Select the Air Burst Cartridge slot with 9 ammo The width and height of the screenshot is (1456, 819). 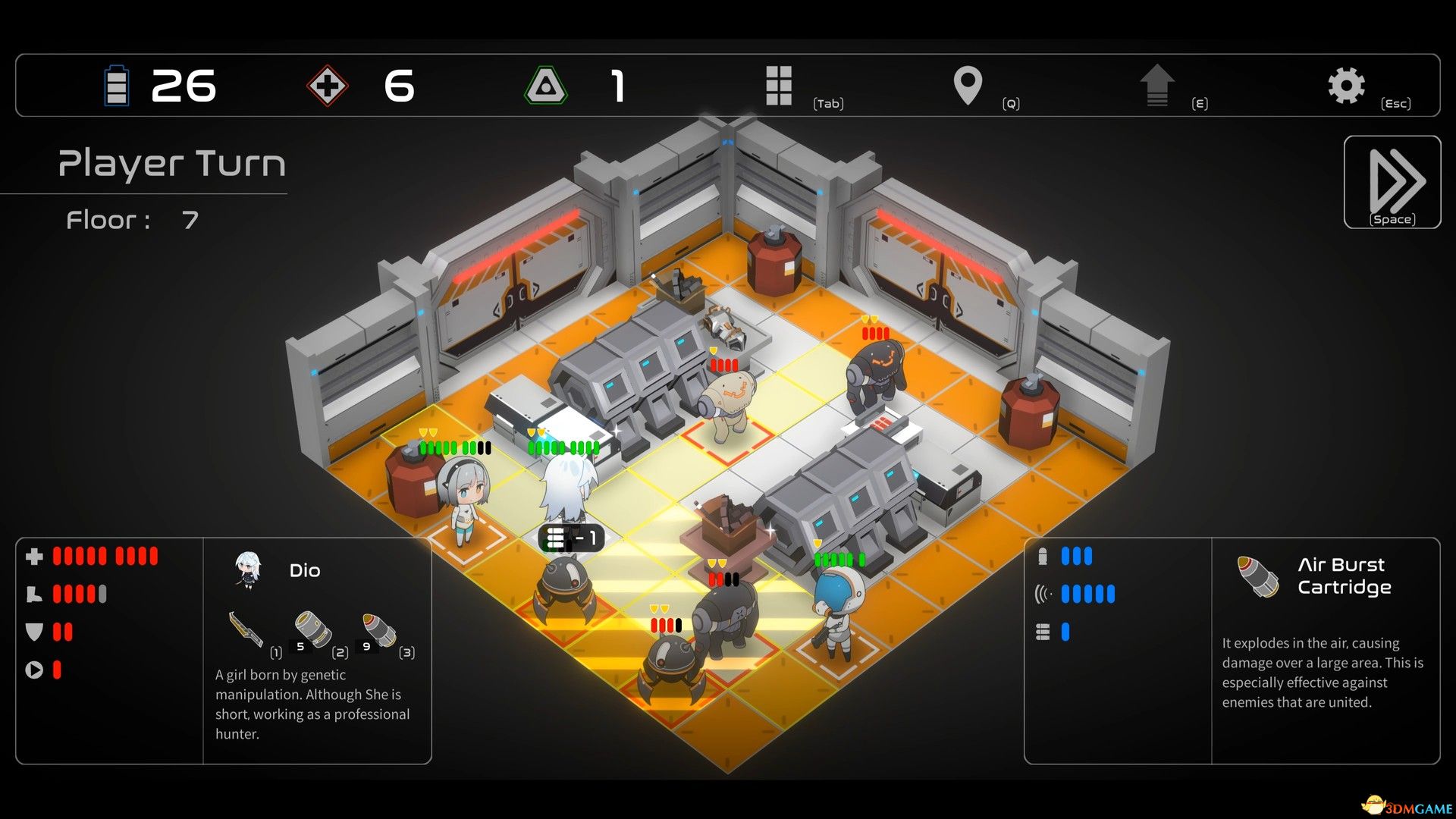[378, 629]
